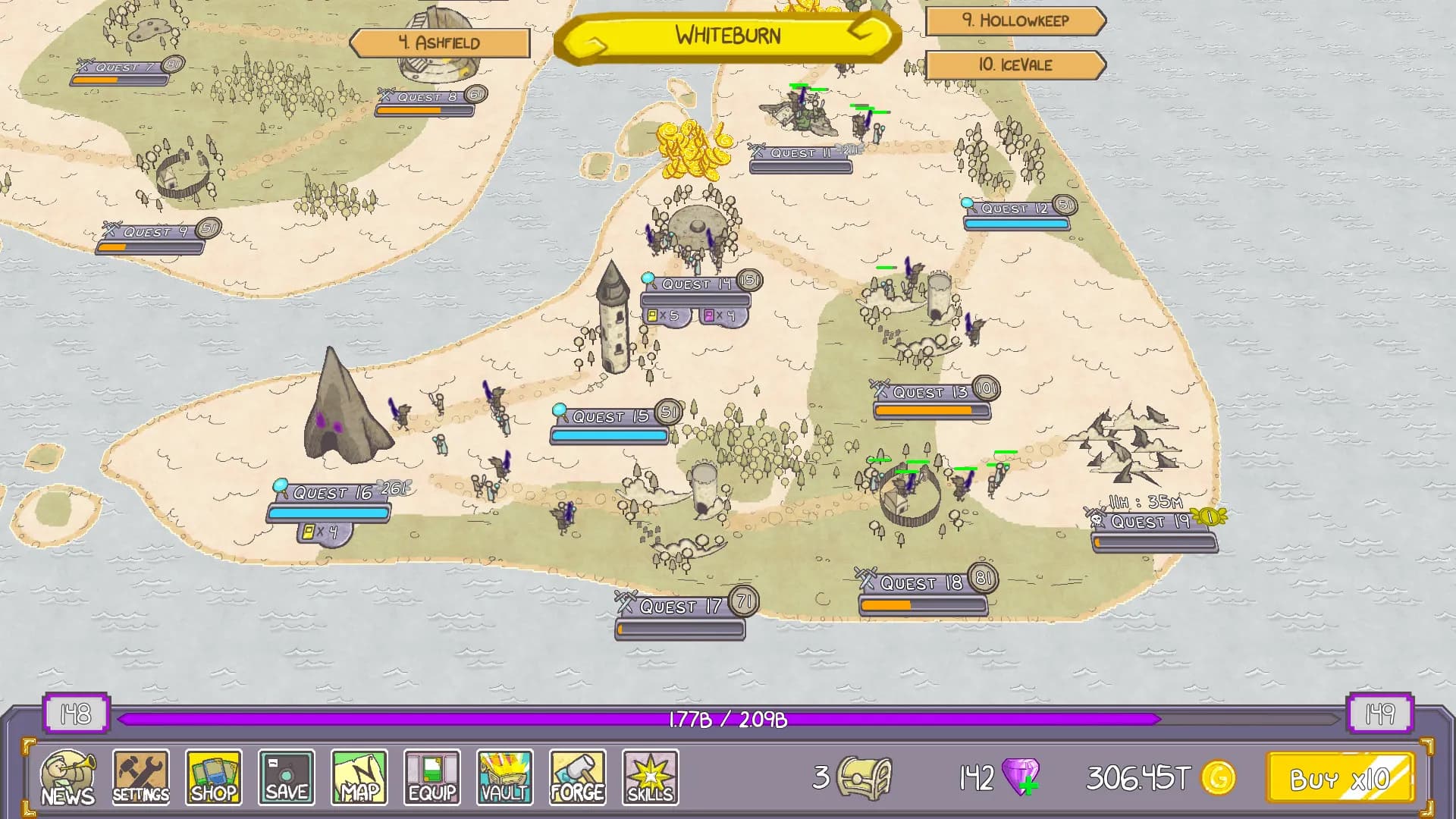Viewport: 1456px width, 819px height.
Task: Open the Shop
Action: (213, 777)
